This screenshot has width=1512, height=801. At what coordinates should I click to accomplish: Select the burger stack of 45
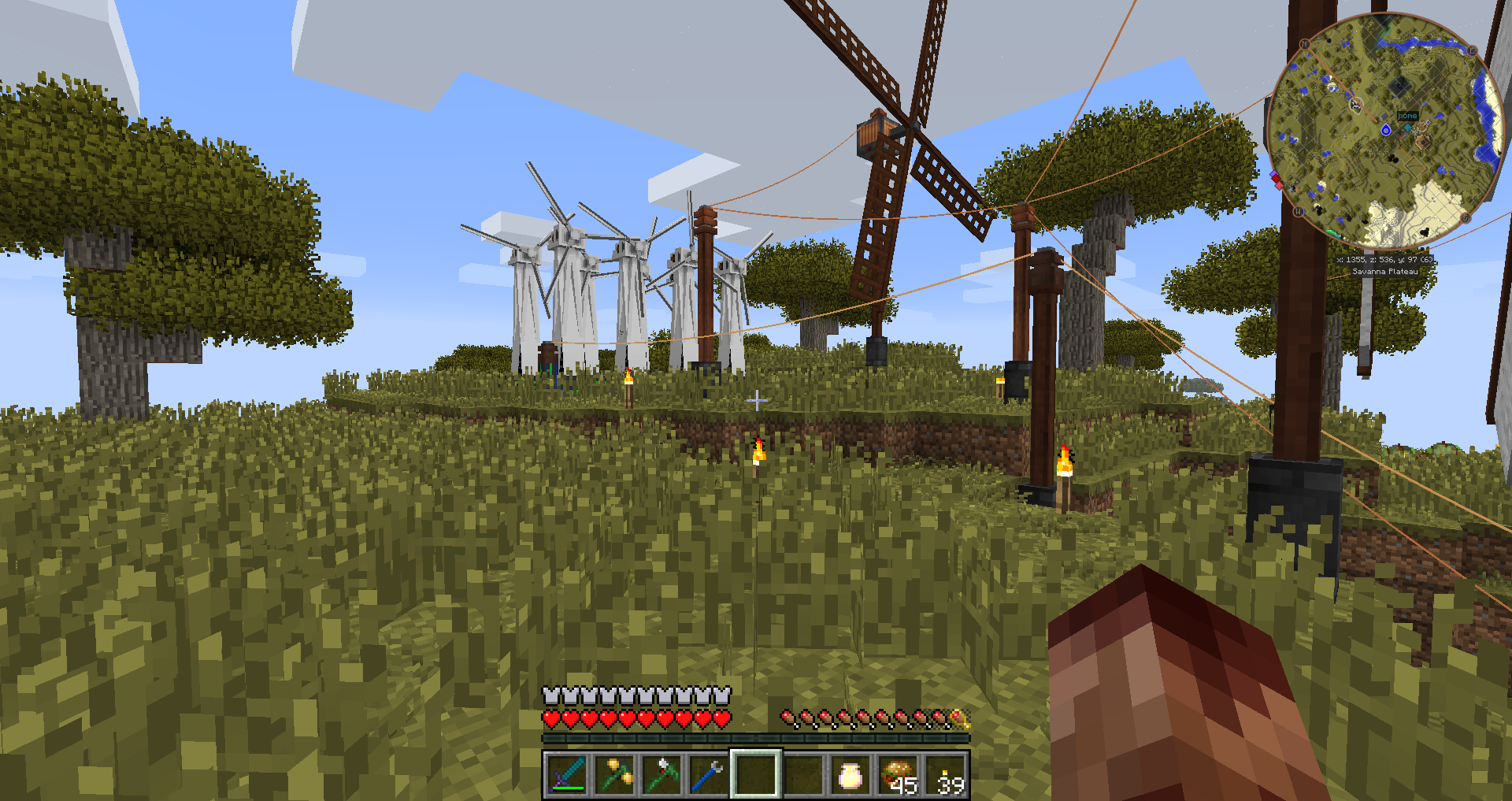tap(898, 774)
